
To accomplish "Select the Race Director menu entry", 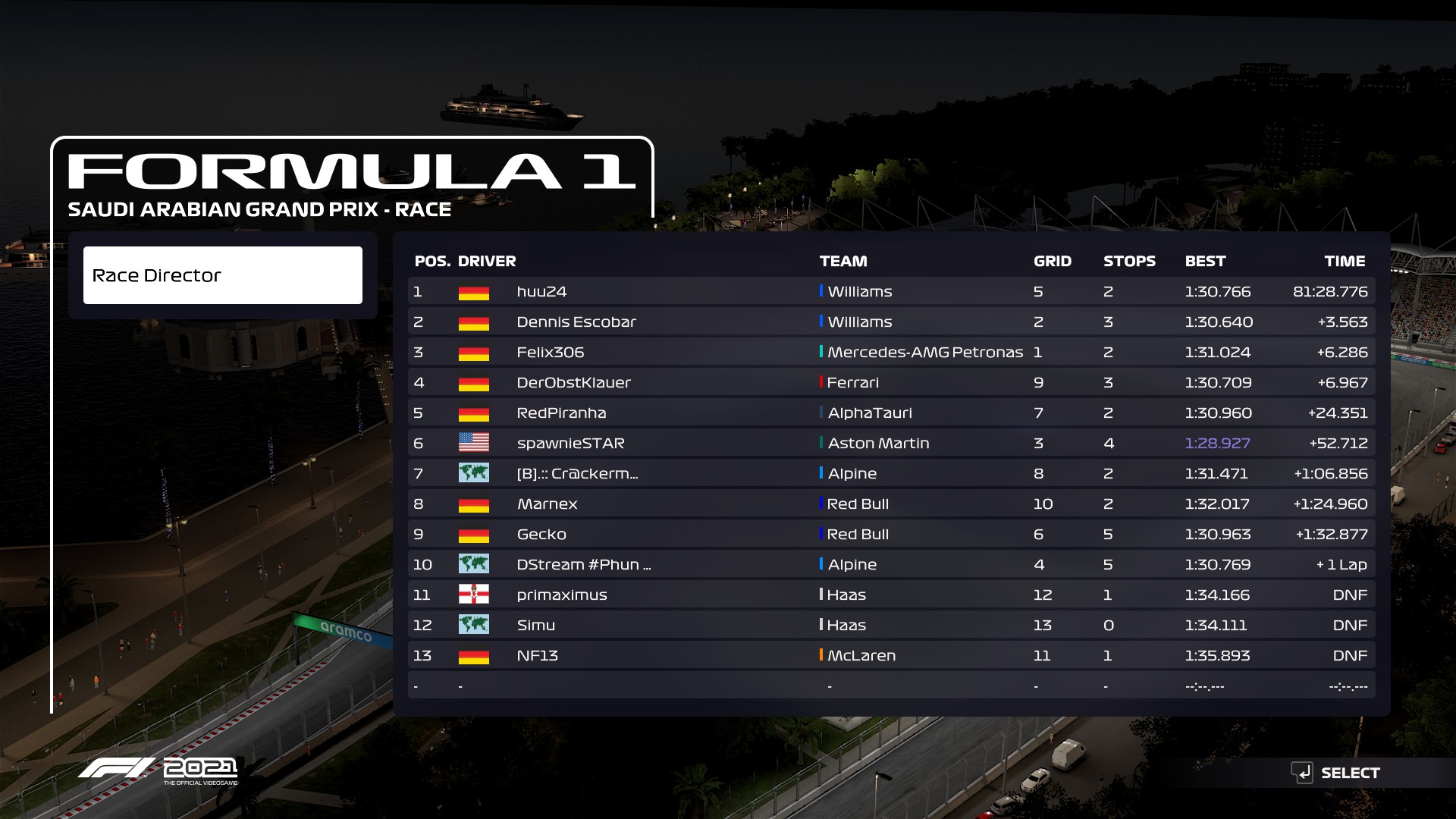I will point(222,275).
